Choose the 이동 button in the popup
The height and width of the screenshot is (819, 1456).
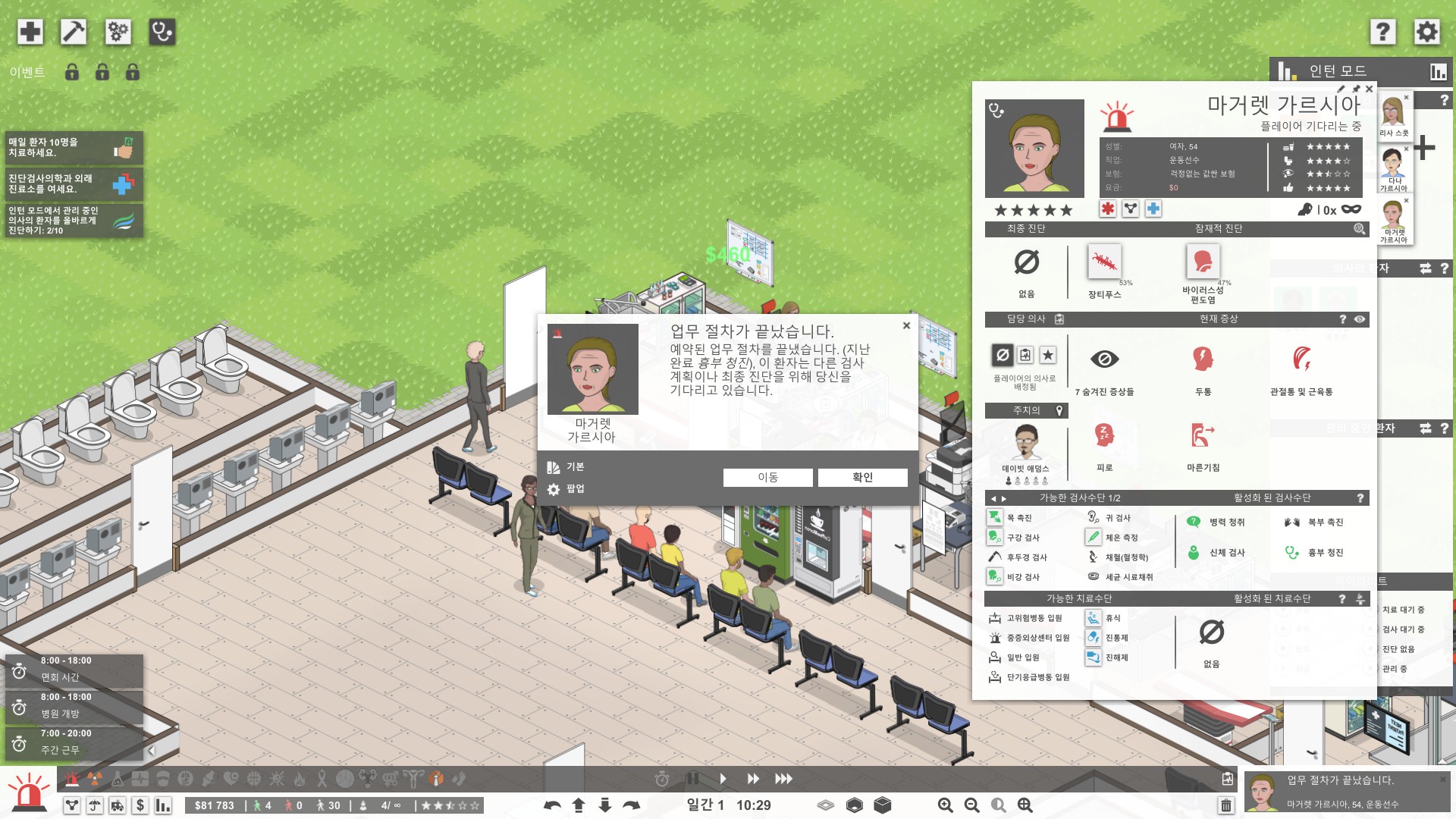click(x=767, y=477)
